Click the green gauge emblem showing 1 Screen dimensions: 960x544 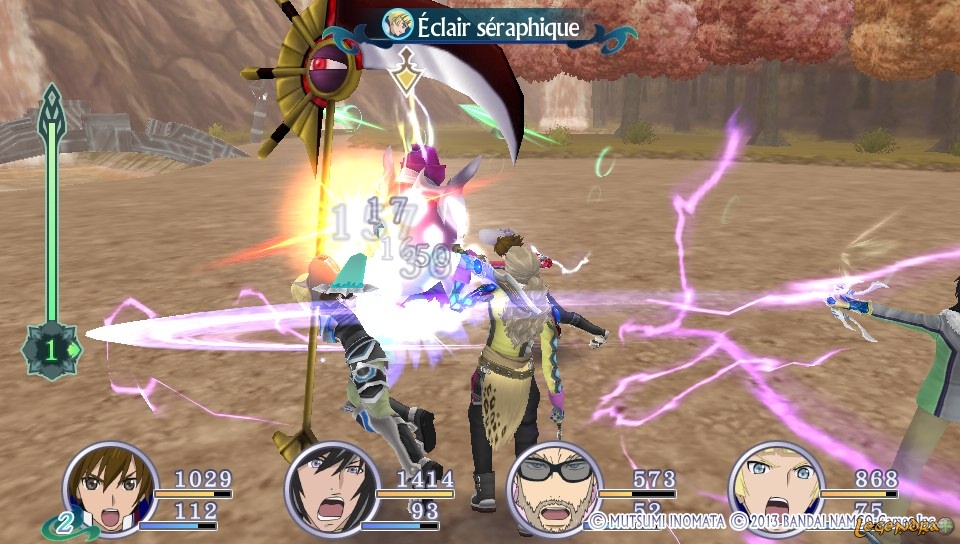pyautogui.click(x=51, y=351)
